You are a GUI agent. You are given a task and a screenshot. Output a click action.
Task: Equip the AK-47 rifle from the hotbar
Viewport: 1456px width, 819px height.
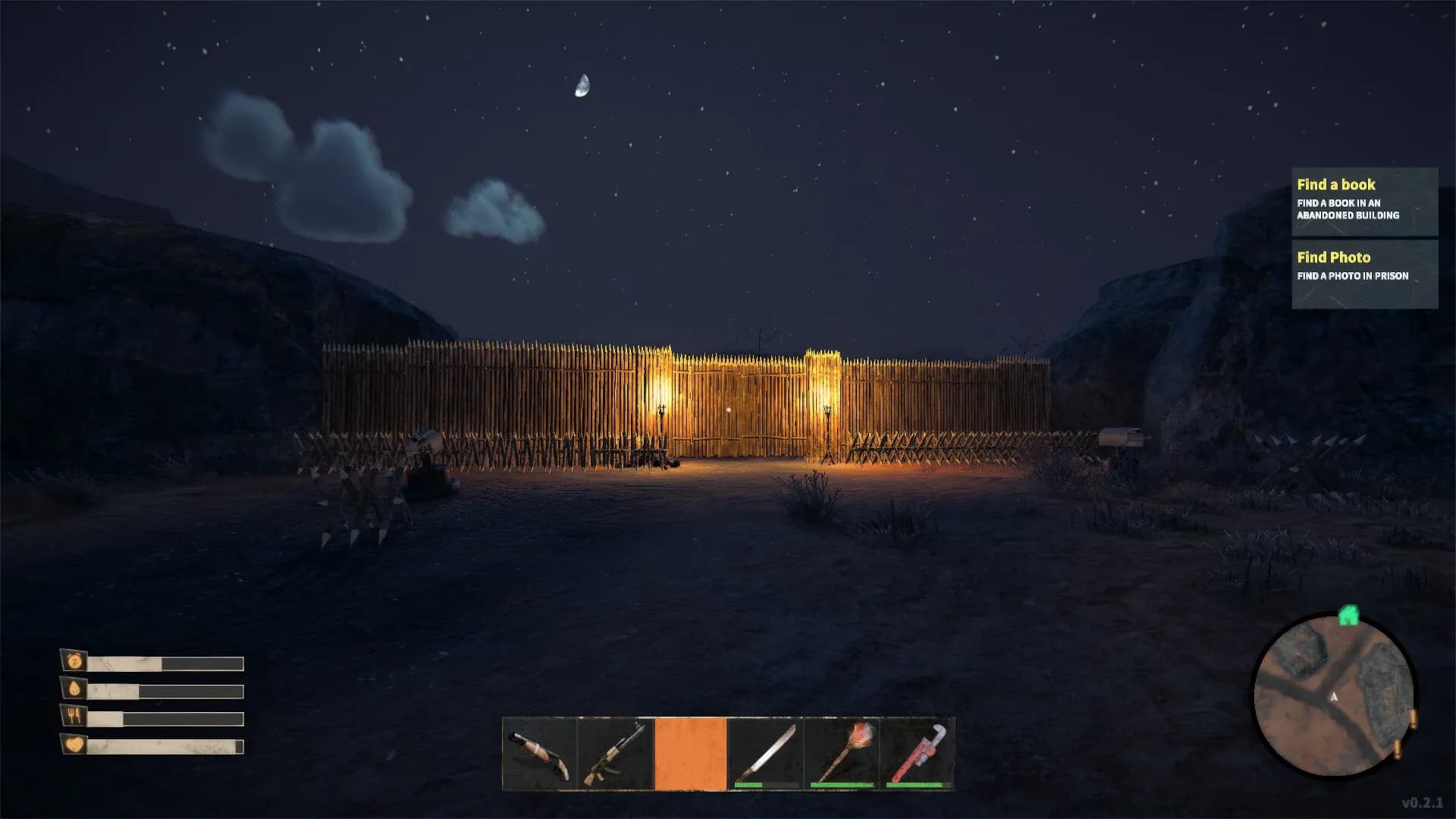(x=615, y=754)
